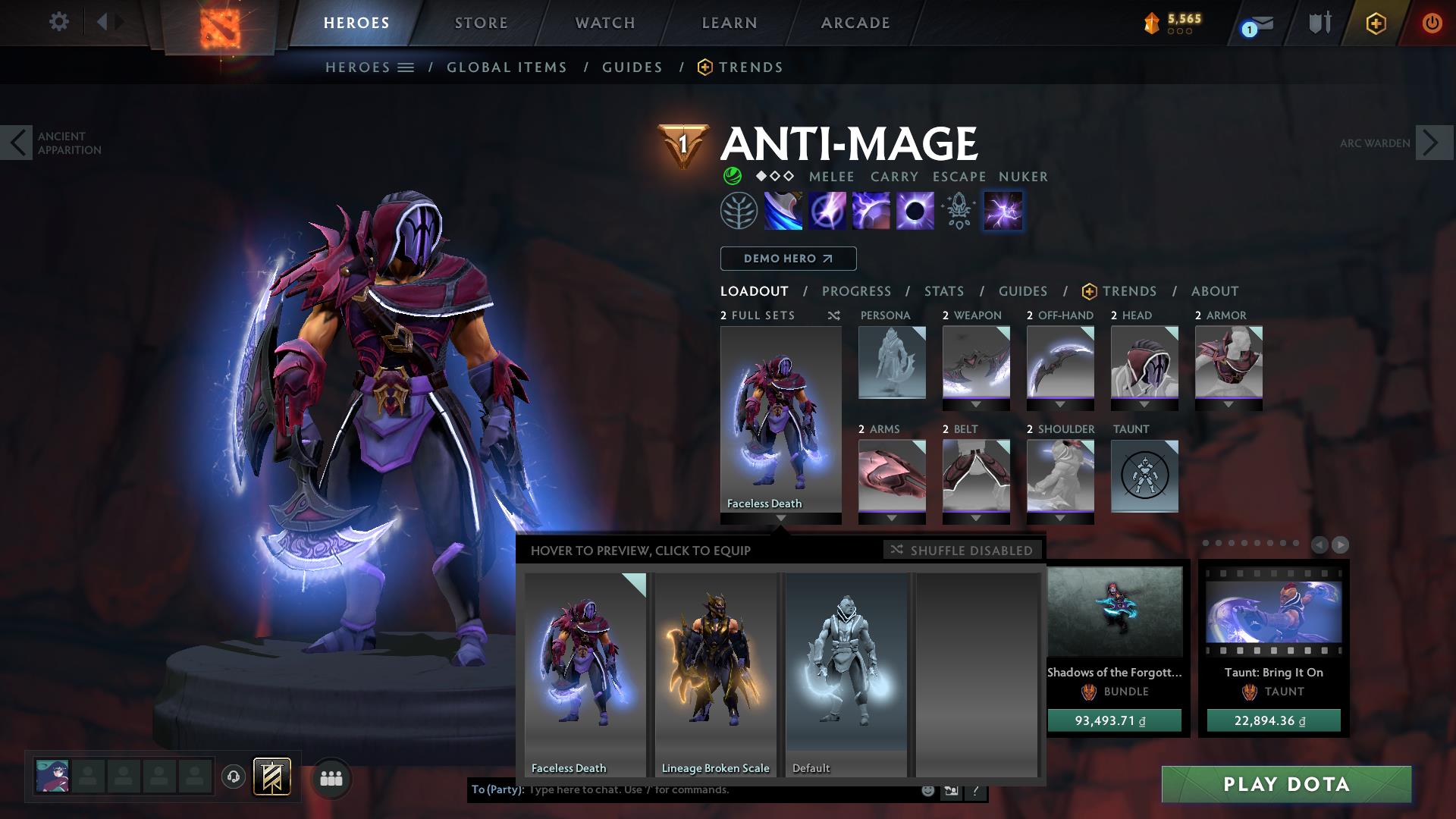Switch to the STATS tab
This screenshot has width=1456, height=819.
943,290
